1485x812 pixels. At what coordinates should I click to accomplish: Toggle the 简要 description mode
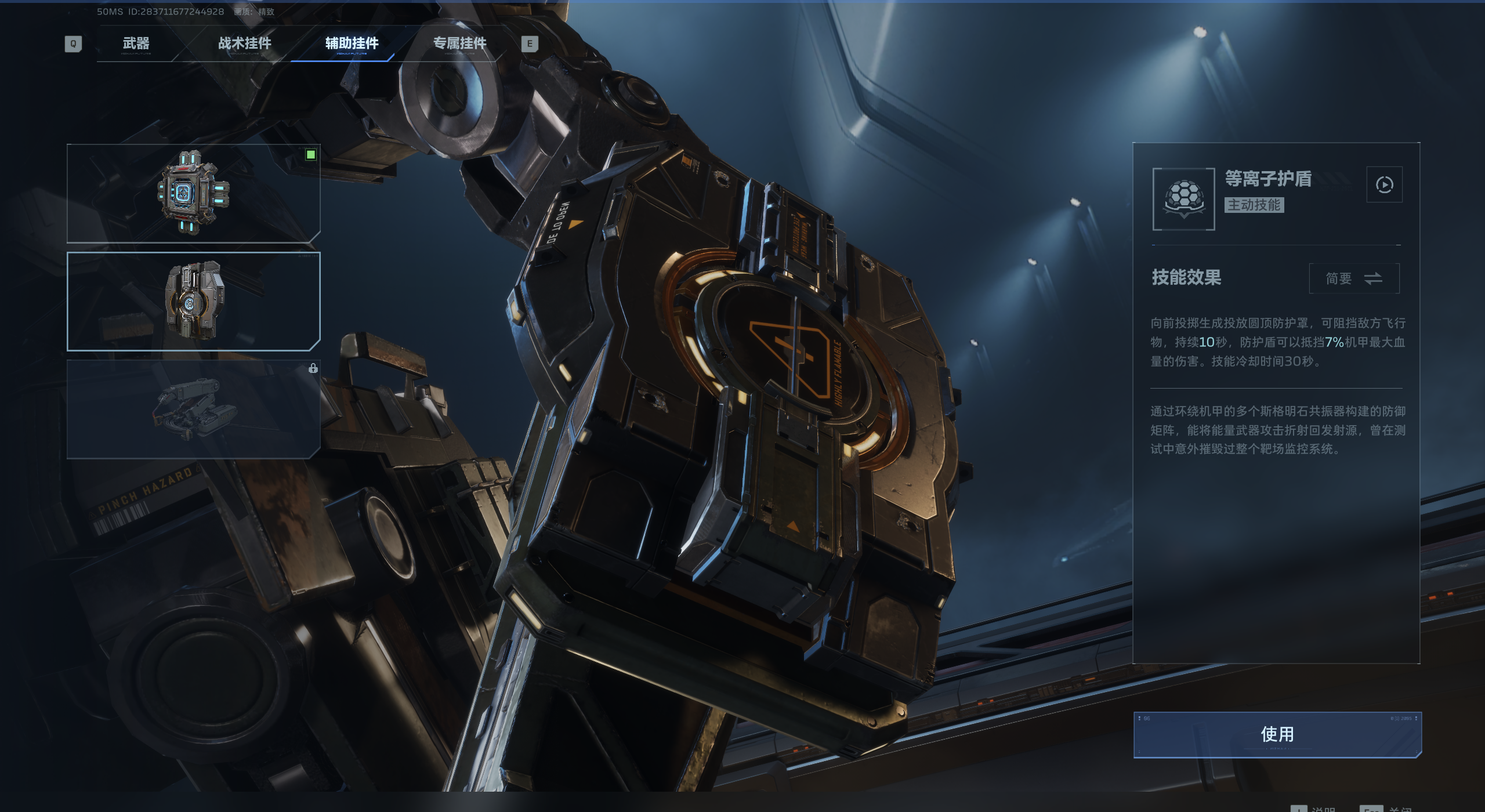click(x=1354, y=278)
